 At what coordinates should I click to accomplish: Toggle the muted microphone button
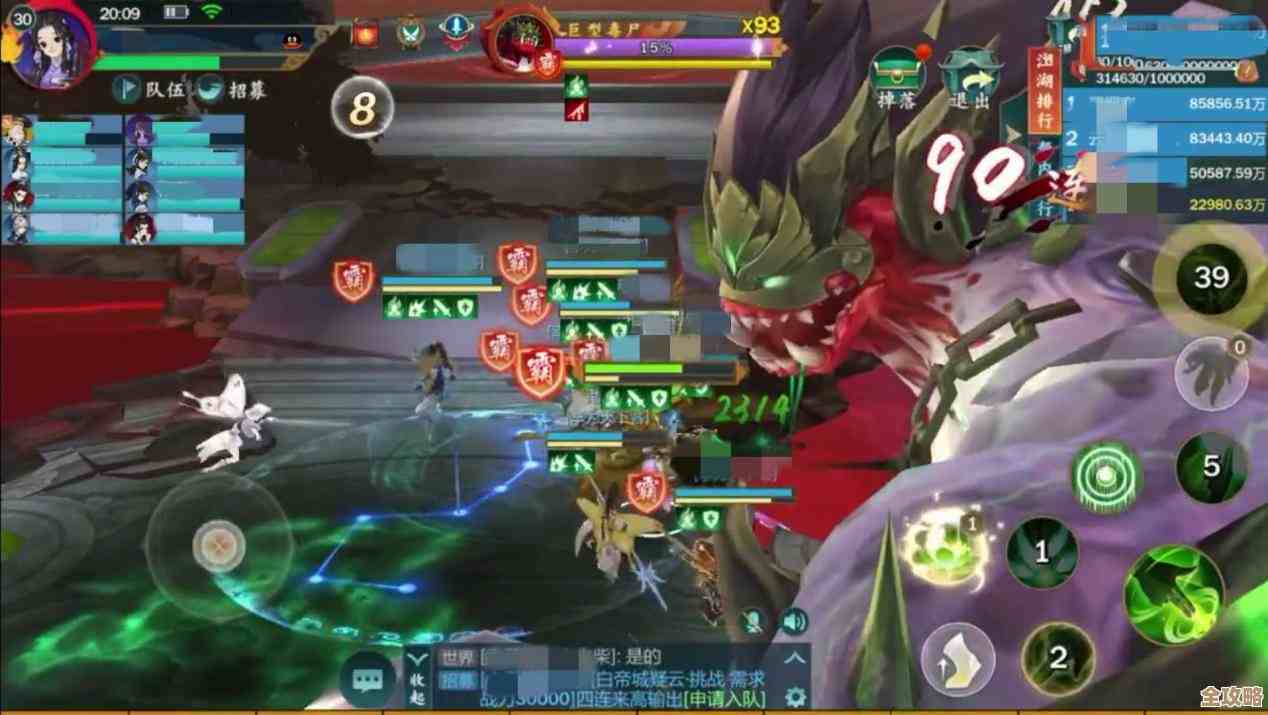753,622
